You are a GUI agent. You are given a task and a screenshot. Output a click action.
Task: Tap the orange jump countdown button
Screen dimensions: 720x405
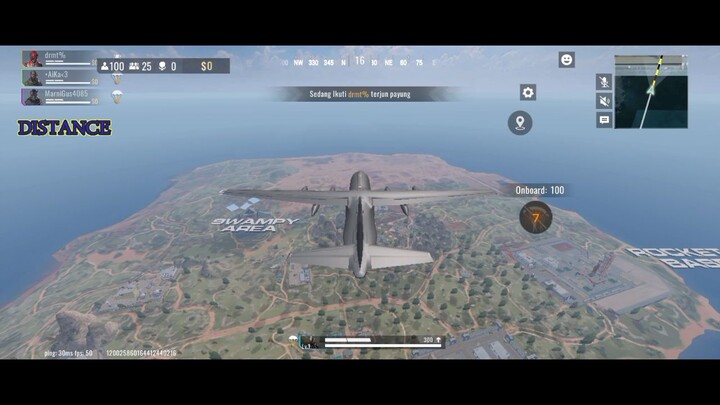click(536, 216)
